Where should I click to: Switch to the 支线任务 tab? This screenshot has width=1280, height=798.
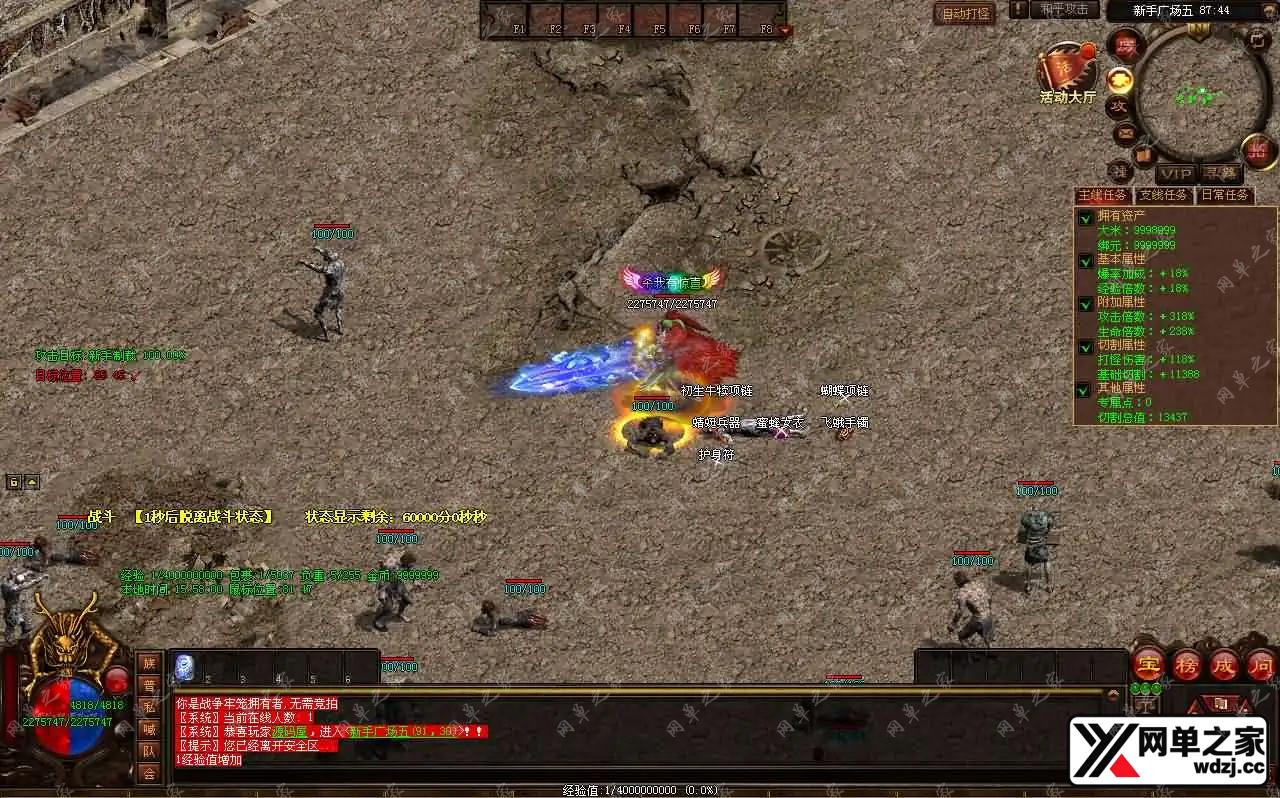[x=1164, y=195]
